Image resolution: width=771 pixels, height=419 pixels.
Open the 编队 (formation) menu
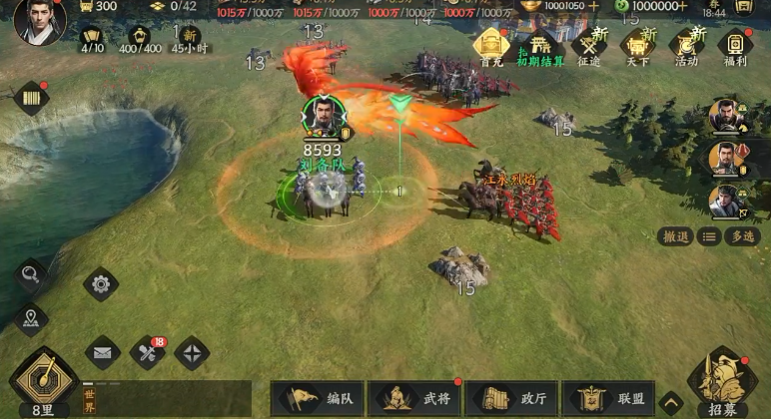click(315, 399)
